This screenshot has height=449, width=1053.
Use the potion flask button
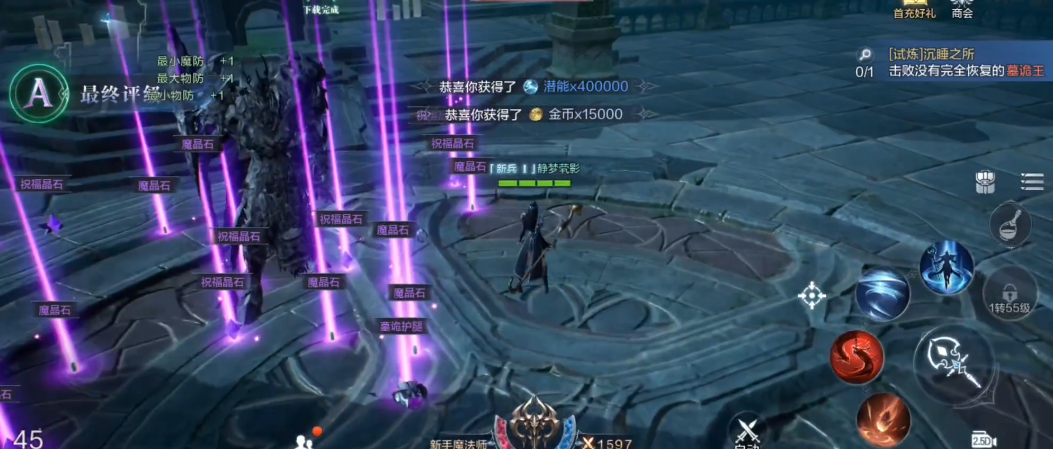(x=1010, y=224)
